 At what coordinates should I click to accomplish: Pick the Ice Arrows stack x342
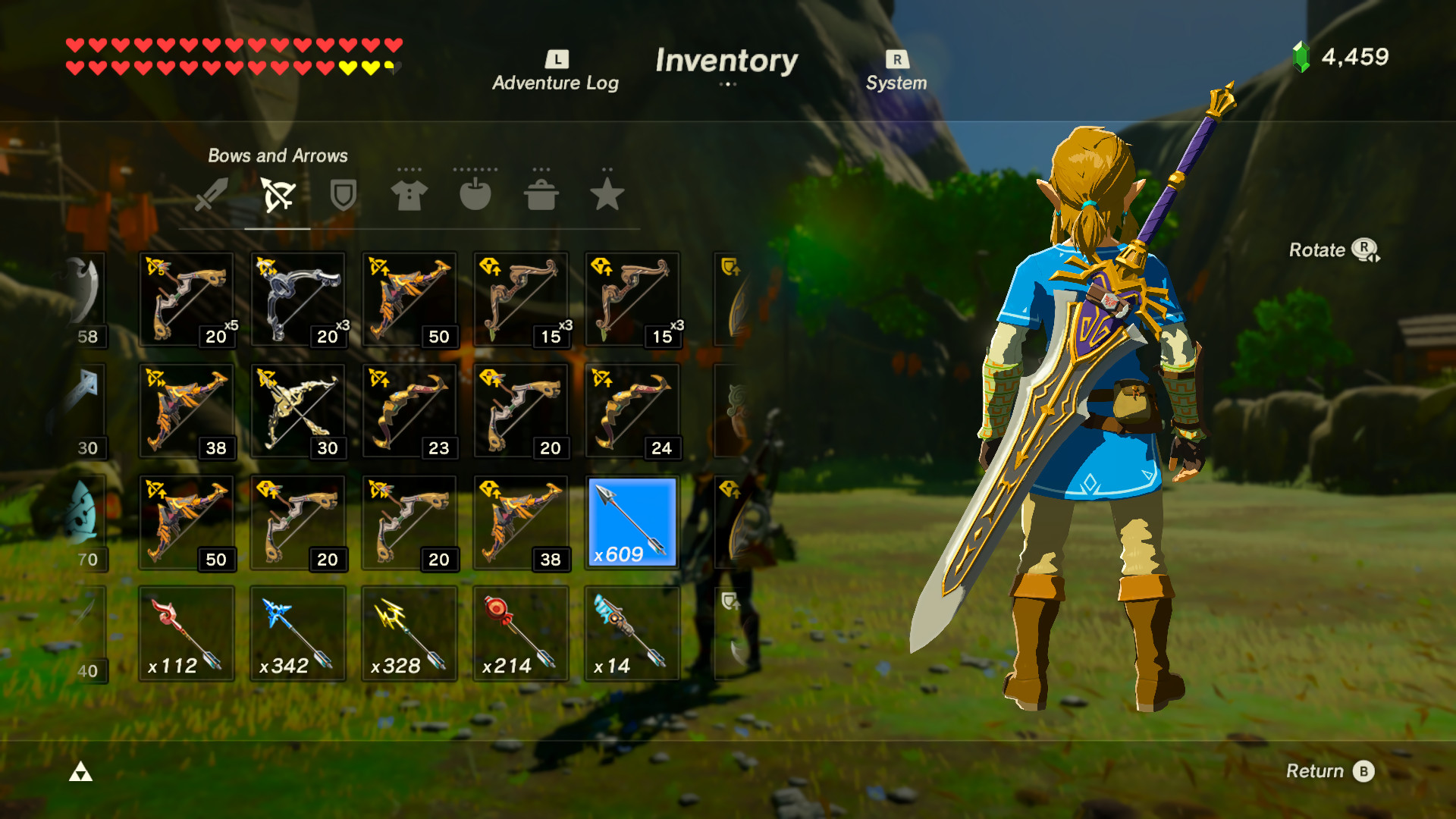click(298, 633)
